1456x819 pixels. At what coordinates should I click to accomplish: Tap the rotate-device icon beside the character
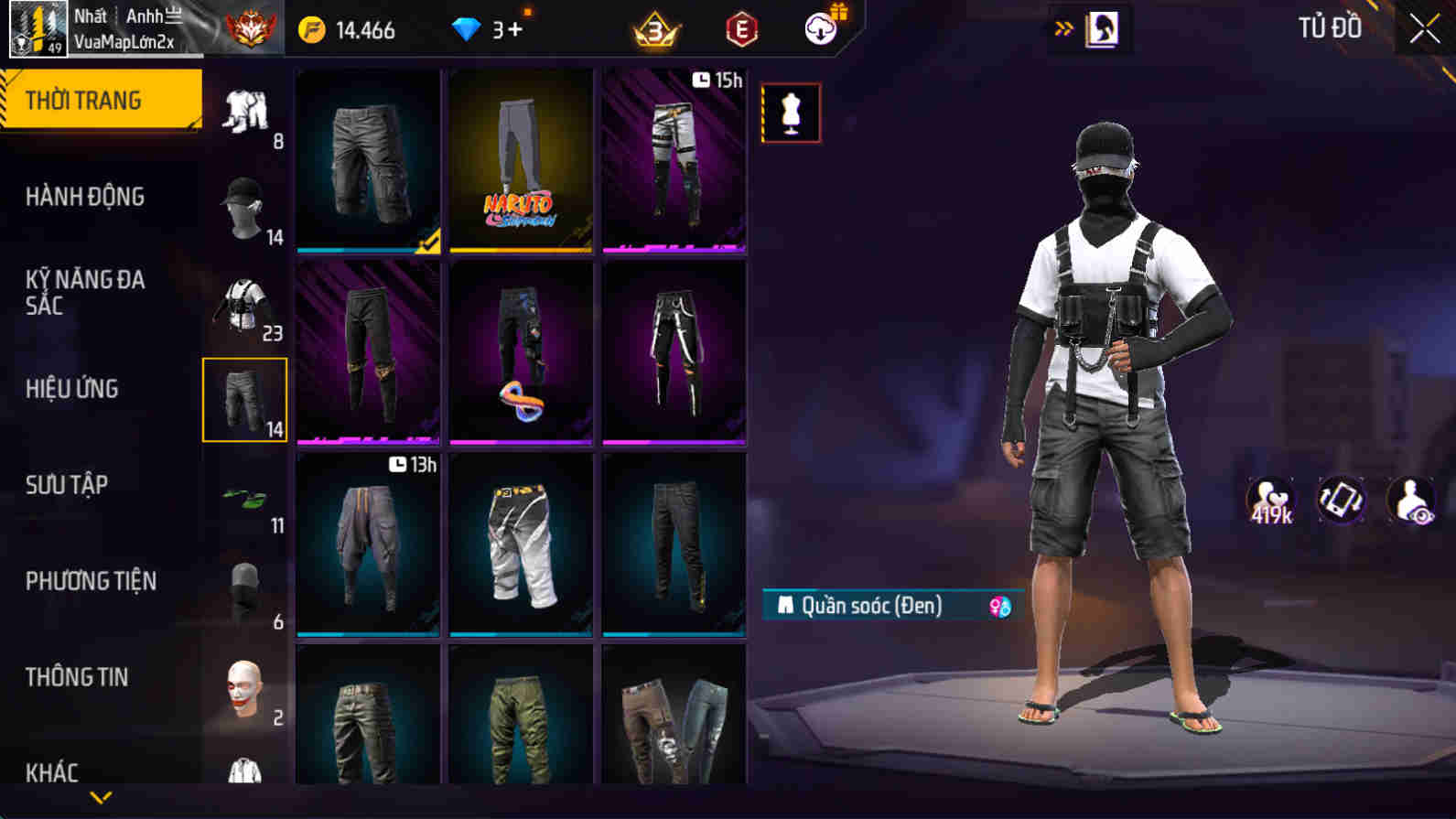point(1341,501)
